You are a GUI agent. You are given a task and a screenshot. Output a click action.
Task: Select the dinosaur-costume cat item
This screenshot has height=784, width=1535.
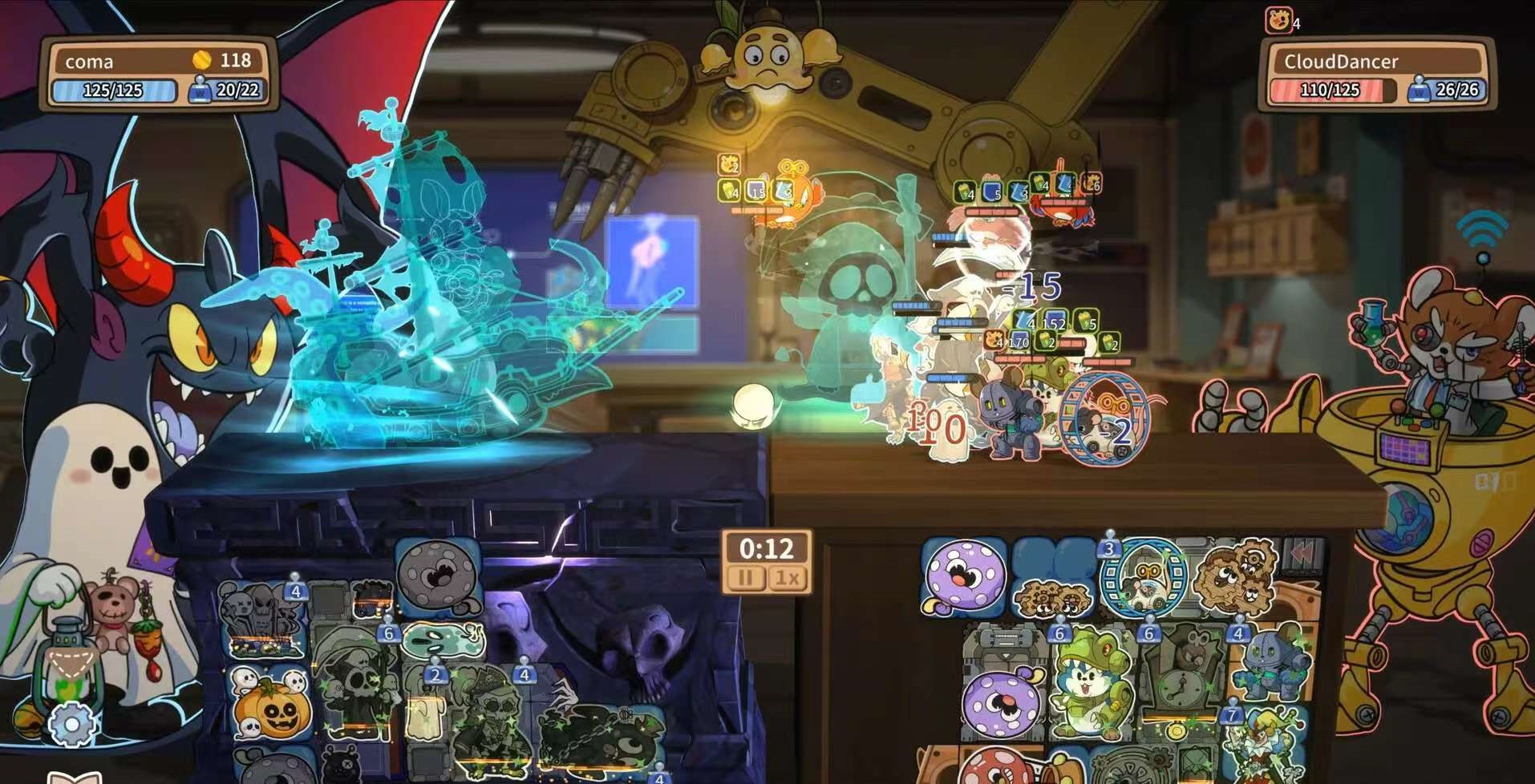1091,683
